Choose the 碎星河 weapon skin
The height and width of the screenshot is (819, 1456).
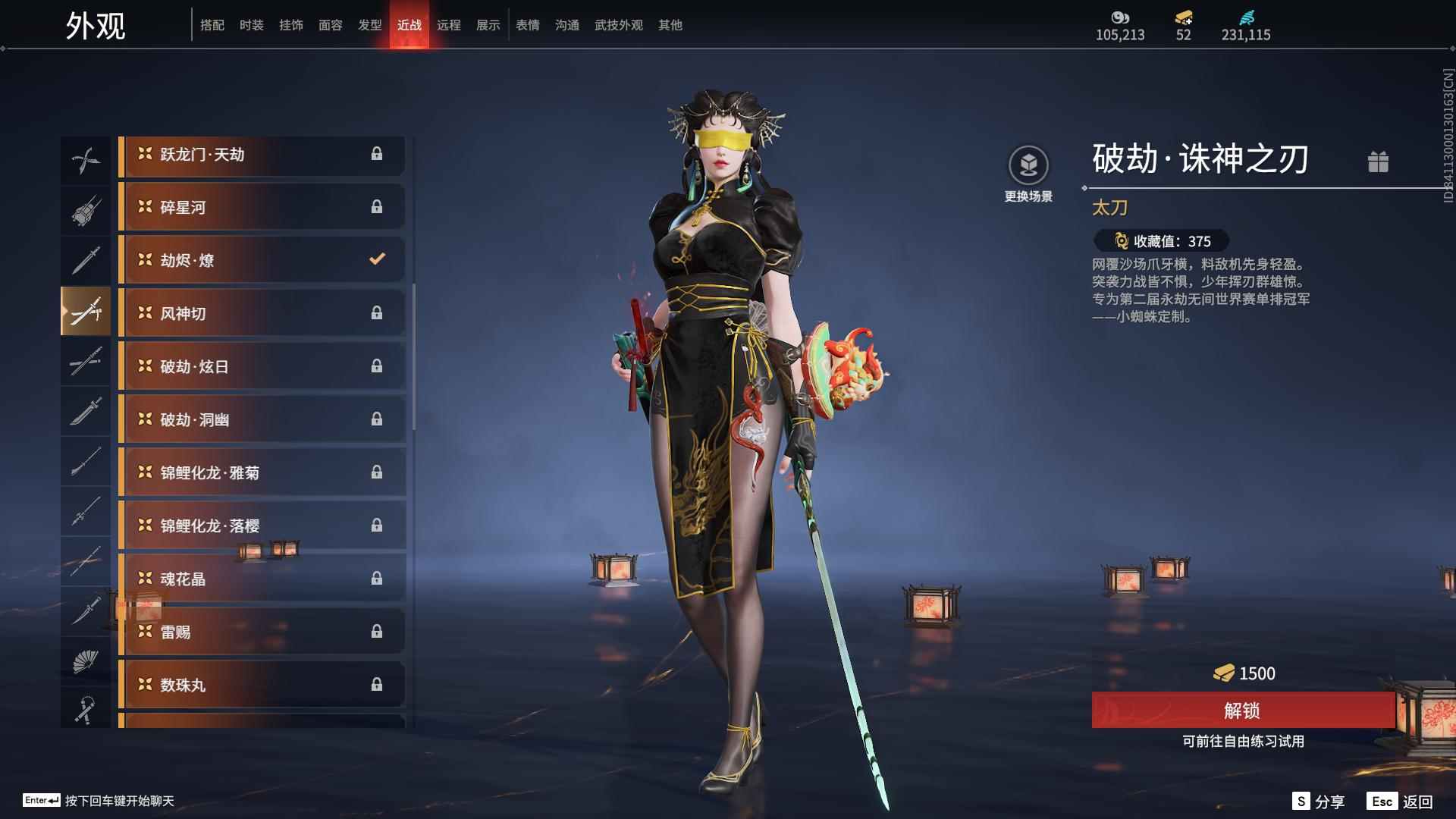click(262, 208)
